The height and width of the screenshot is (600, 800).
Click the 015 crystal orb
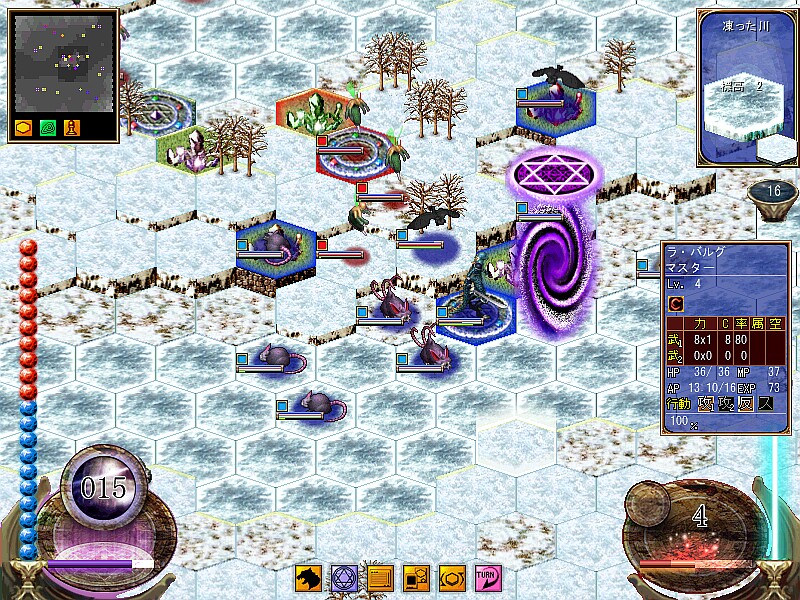(104, 487)
